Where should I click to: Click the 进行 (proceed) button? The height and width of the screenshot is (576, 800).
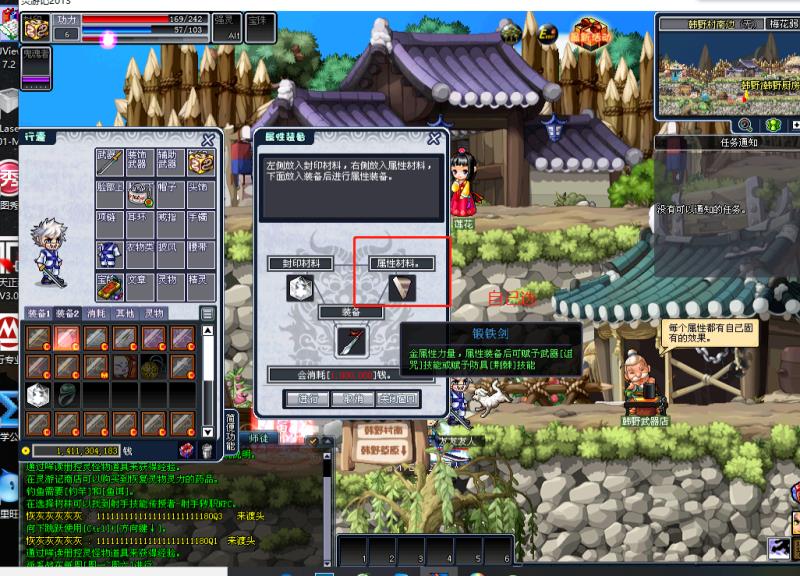click(308, 399)
